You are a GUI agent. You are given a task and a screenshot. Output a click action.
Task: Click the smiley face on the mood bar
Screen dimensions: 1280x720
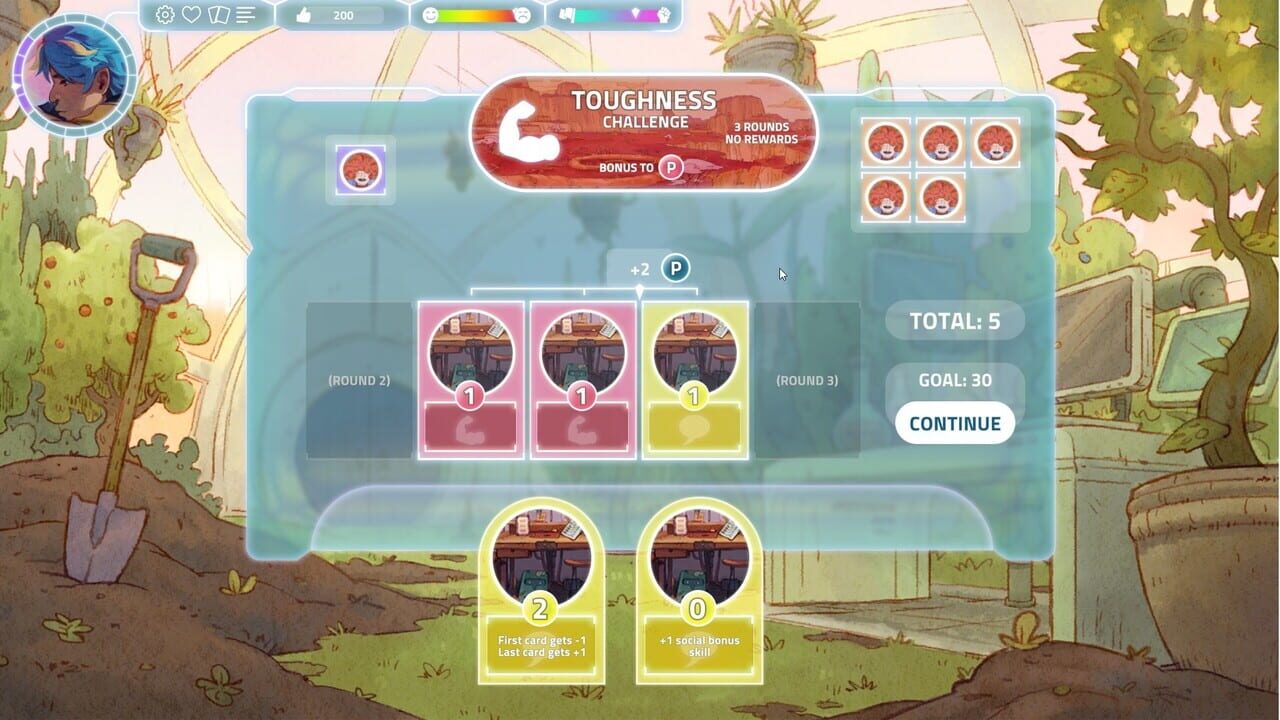[429, 15]
